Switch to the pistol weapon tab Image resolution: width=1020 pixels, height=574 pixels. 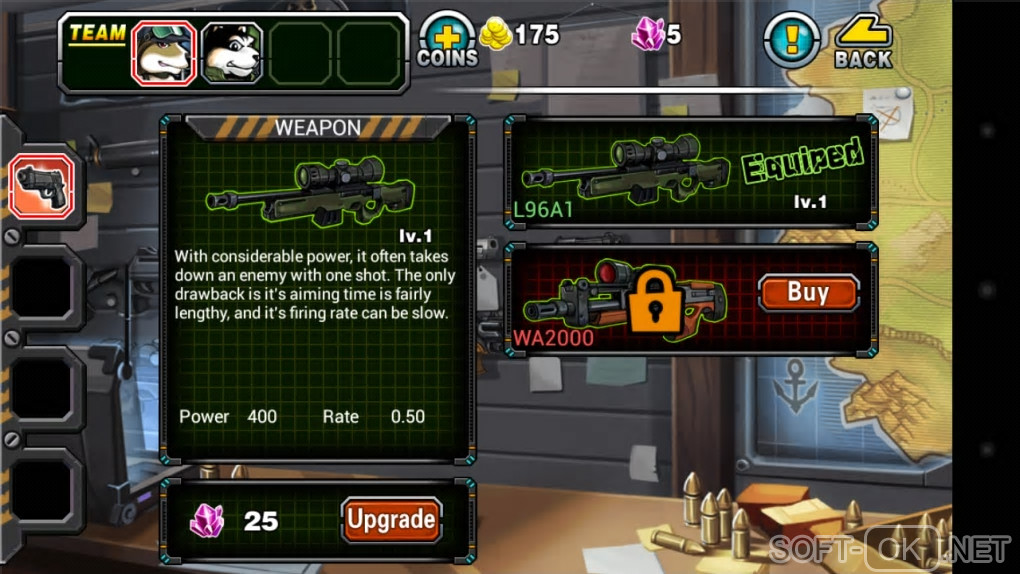point(41,187)
